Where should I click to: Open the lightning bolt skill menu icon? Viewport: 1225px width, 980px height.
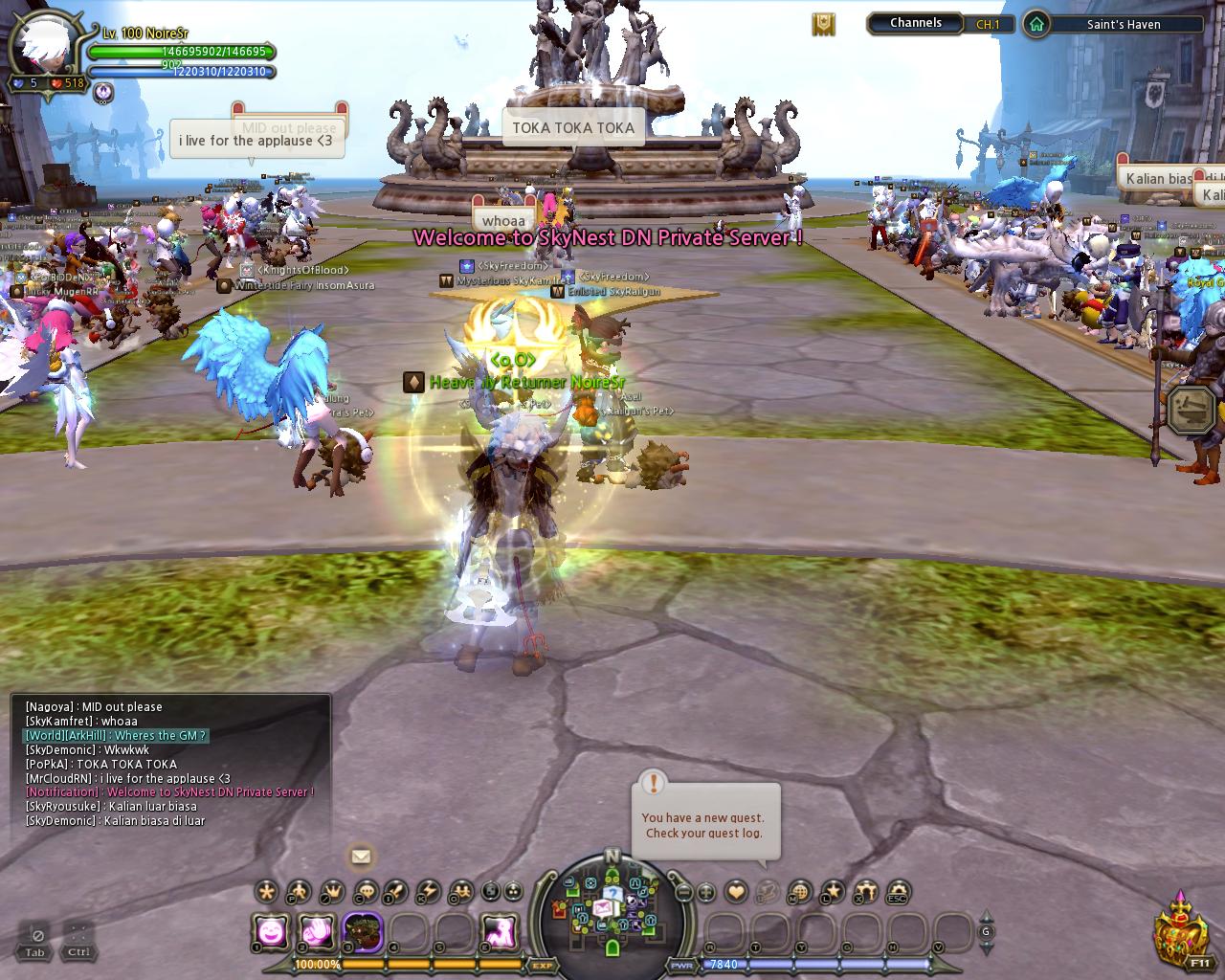(x=429, y=892)
